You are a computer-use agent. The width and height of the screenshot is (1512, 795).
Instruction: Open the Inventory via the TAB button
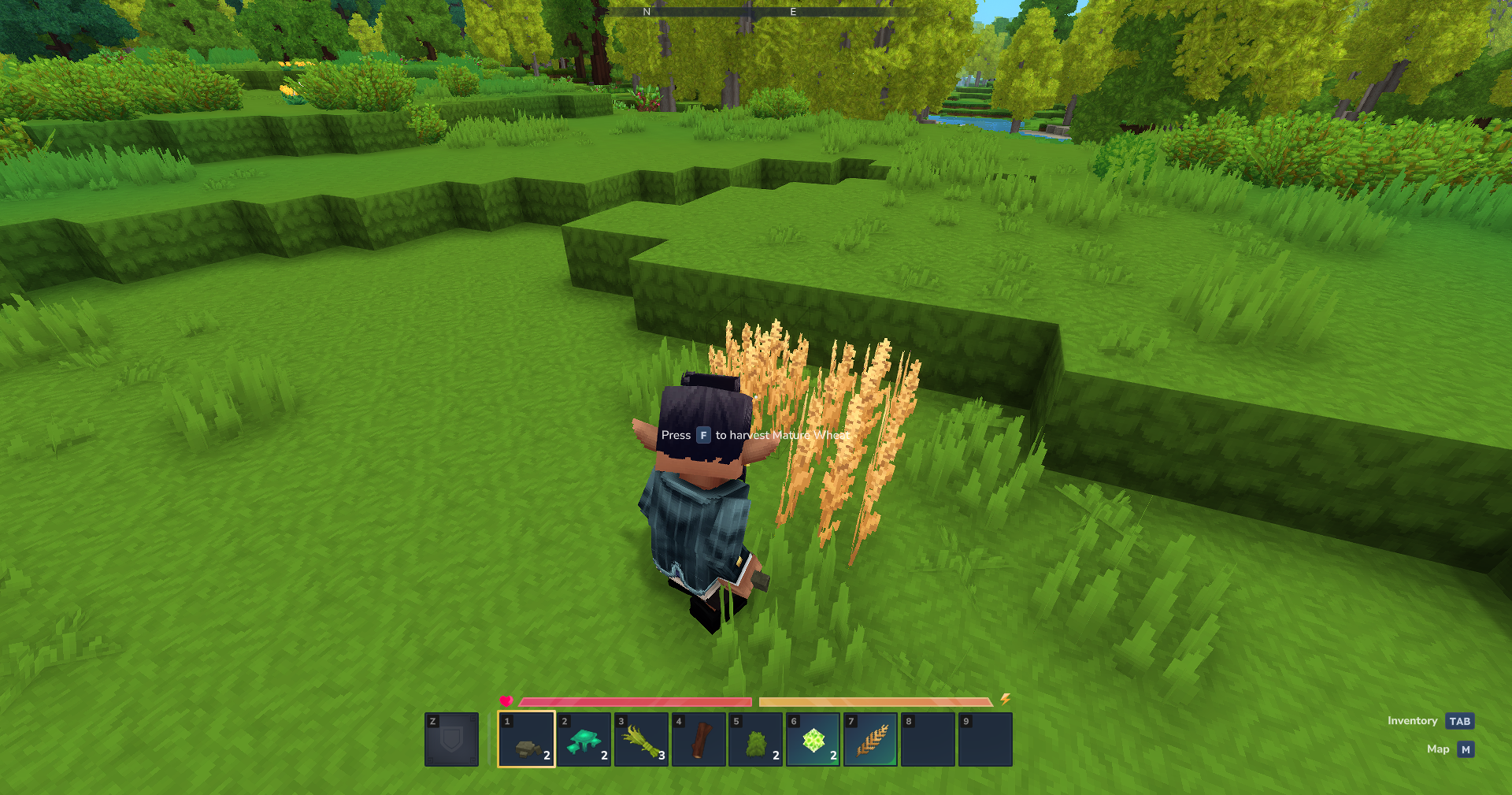point(1460,720)
